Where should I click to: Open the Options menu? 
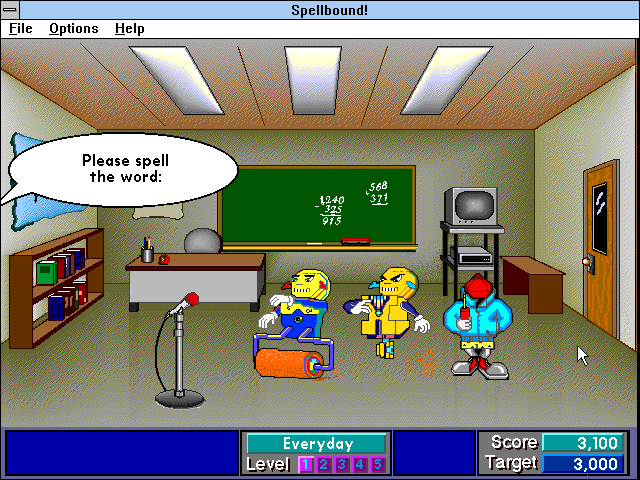pos(74,29)
